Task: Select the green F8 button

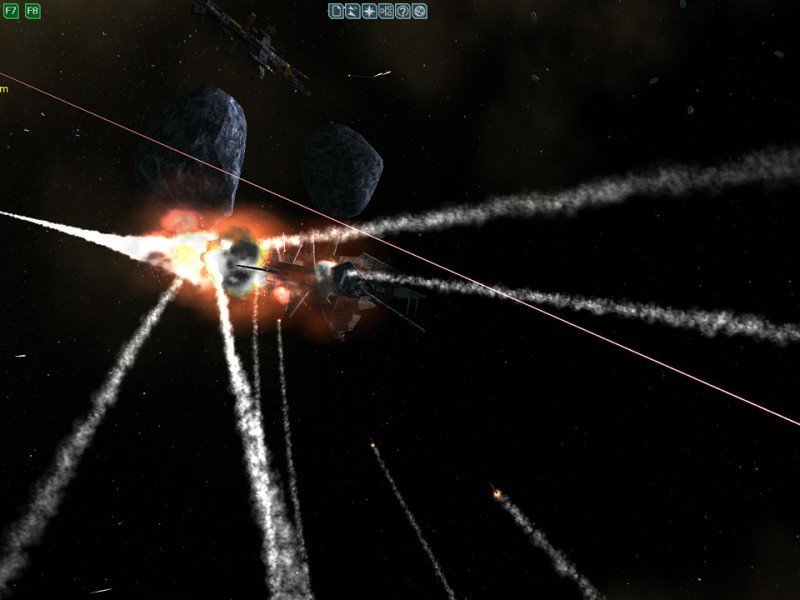Action: (33, 11)
